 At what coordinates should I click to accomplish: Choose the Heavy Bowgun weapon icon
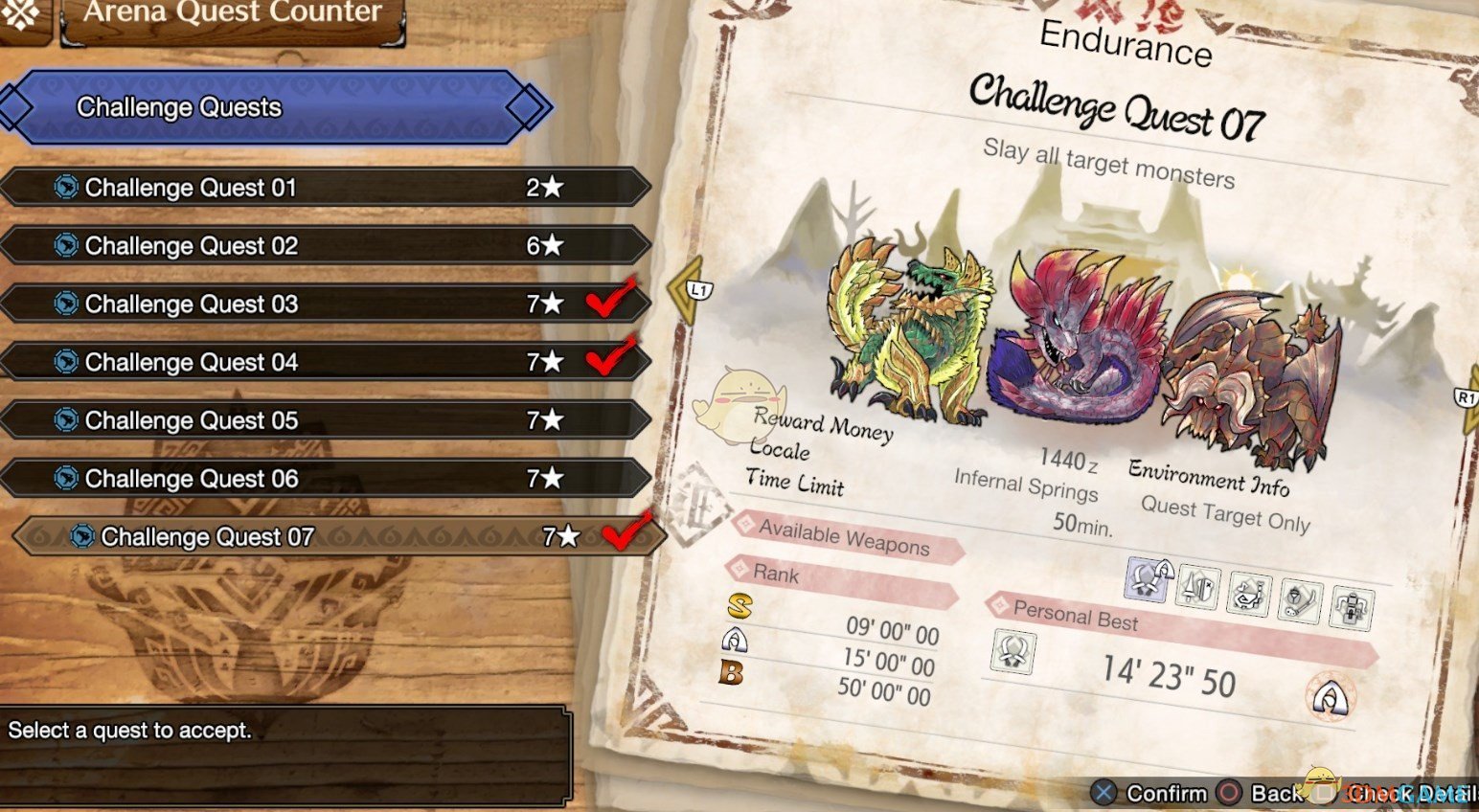coord(1351,609)
